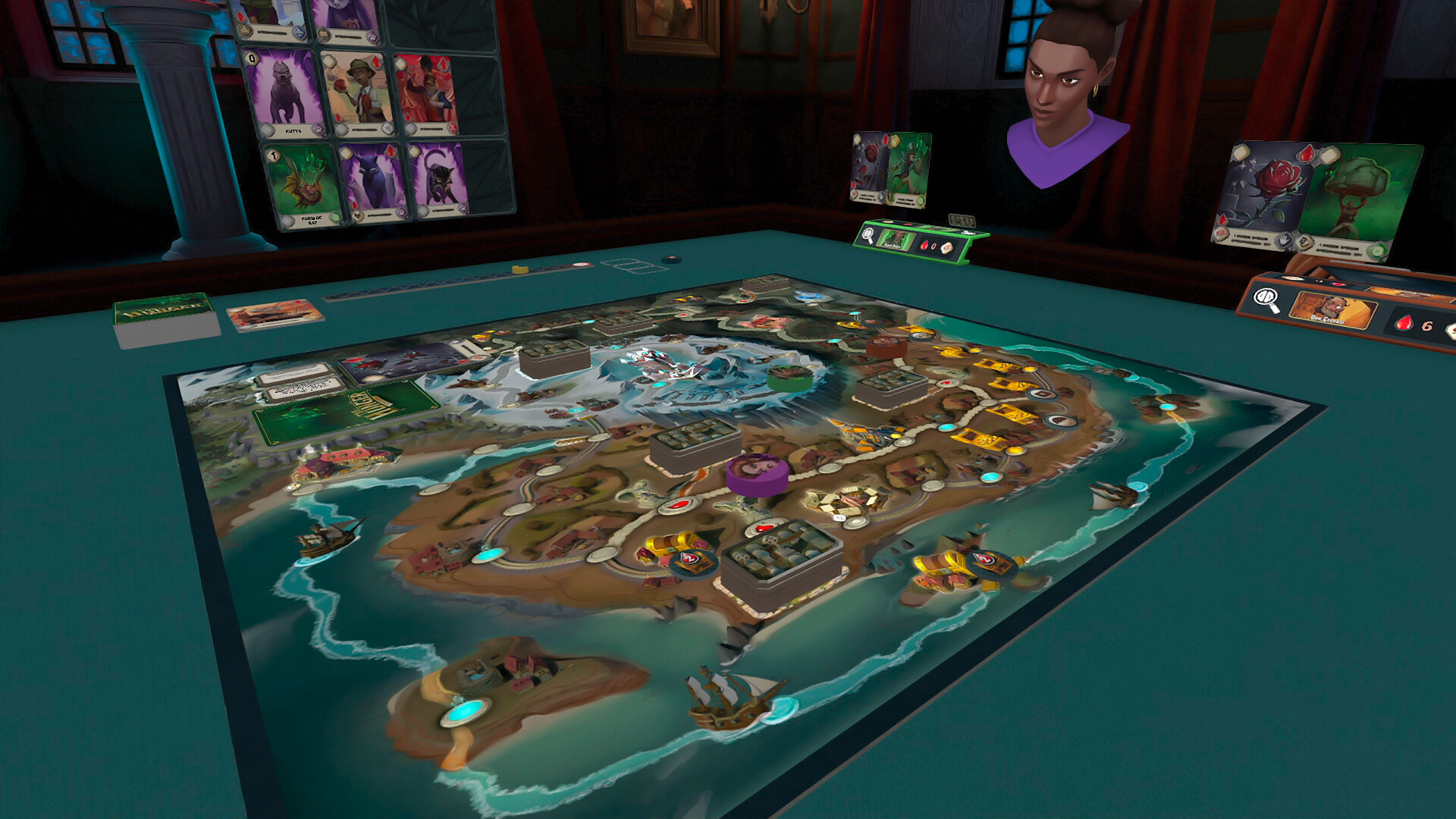Inspect the green player's magnifier icon
Image resolution: width=1456 pixels, height=819 pixels.
[x=869, y=235]
